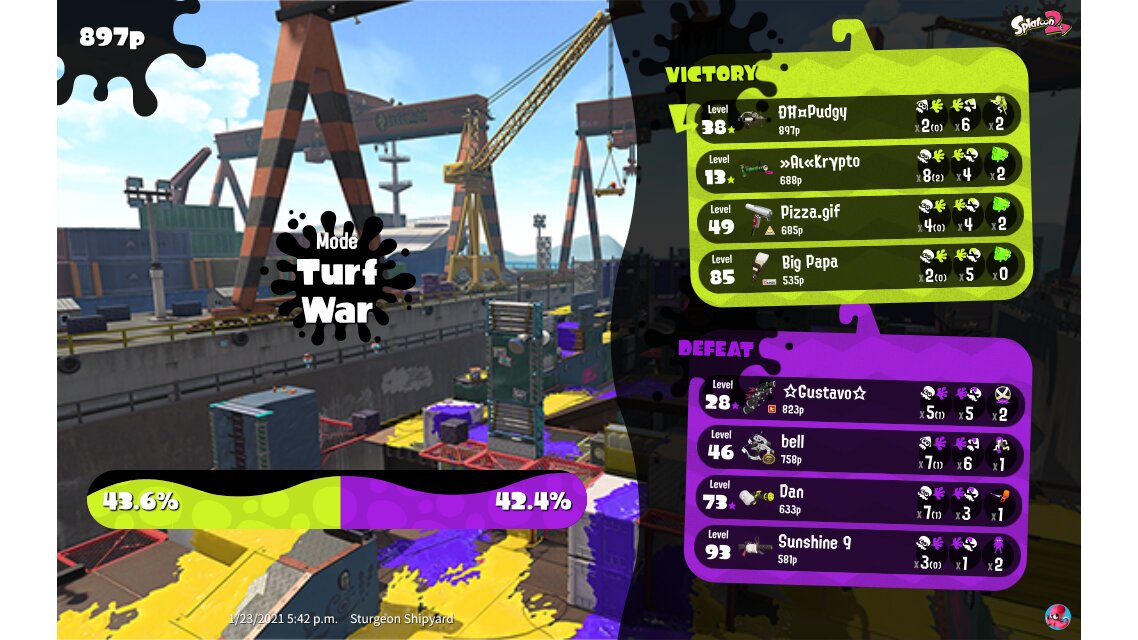The image size is (1138, 640).
Task: Click the Splatoon 2 logo
Action: (x=1040, y=22)
